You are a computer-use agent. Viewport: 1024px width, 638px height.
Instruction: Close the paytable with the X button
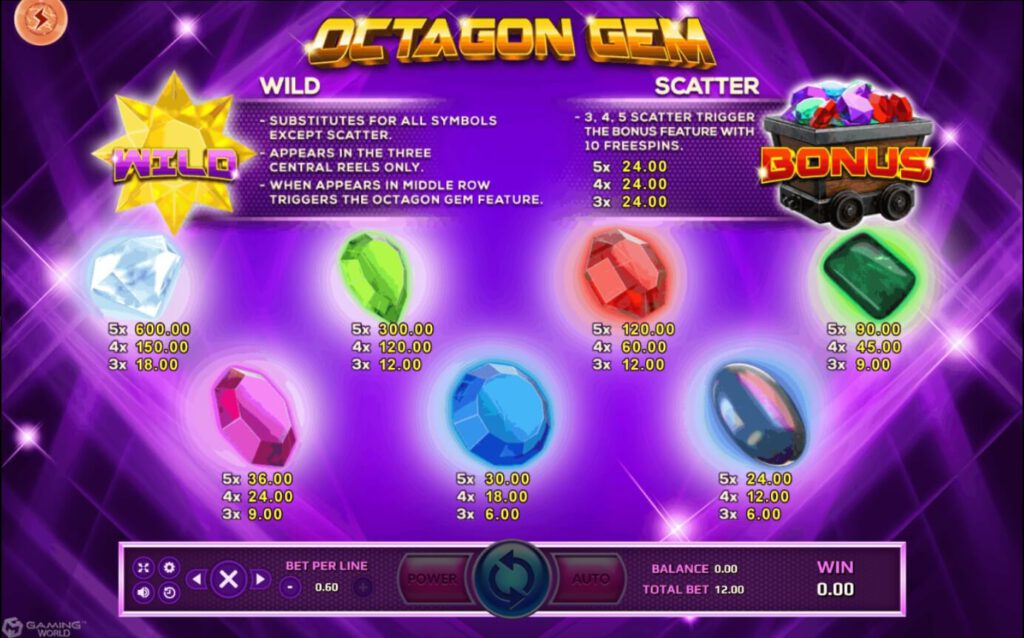point(228,579)
